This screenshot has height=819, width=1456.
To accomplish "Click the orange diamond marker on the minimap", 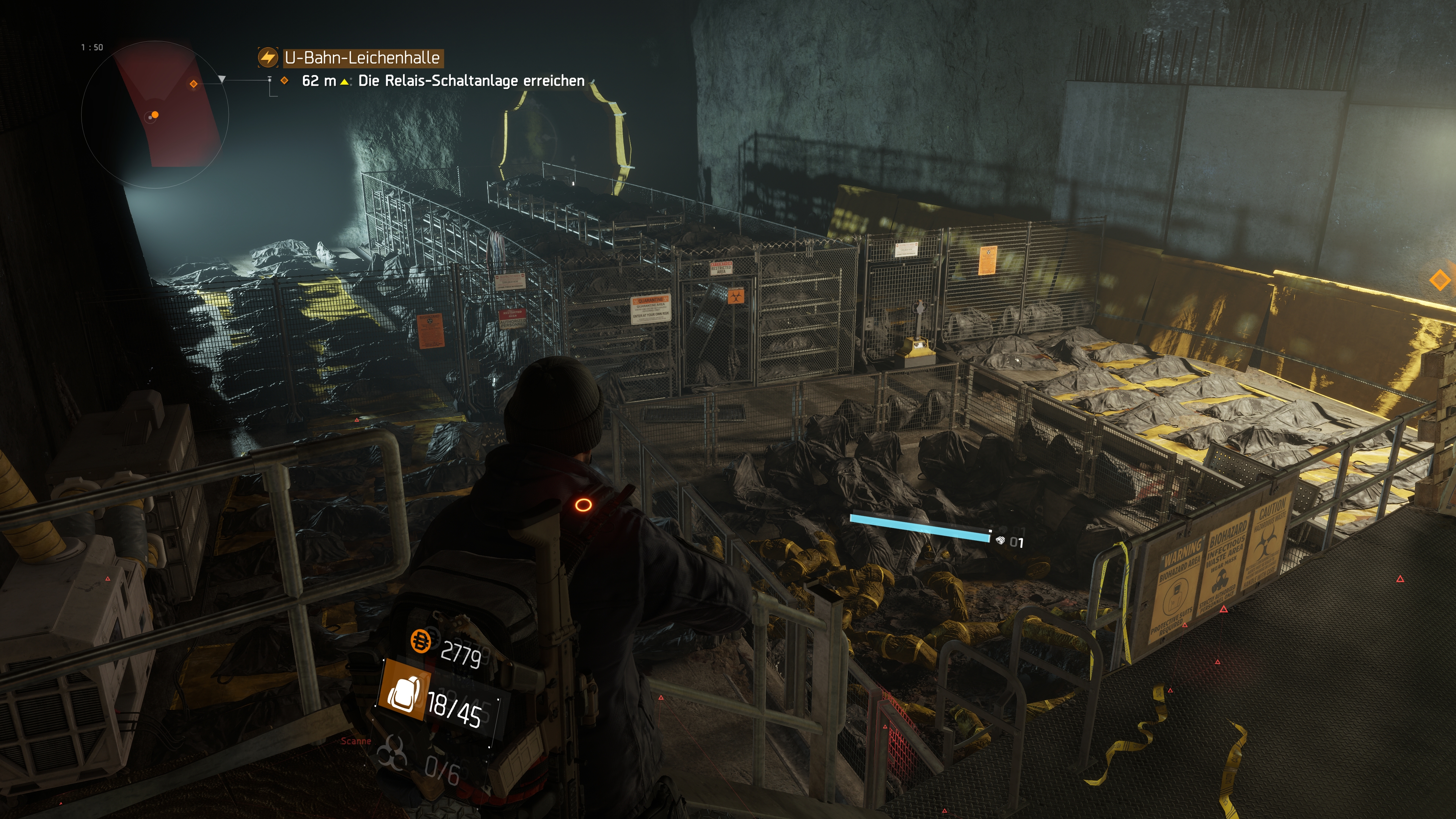I will coord(194,84).
